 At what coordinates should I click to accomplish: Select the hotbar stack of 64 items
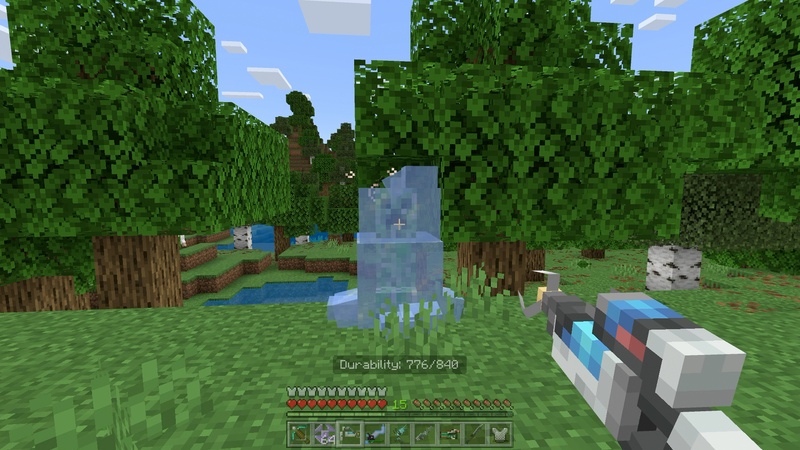point(324,433)
